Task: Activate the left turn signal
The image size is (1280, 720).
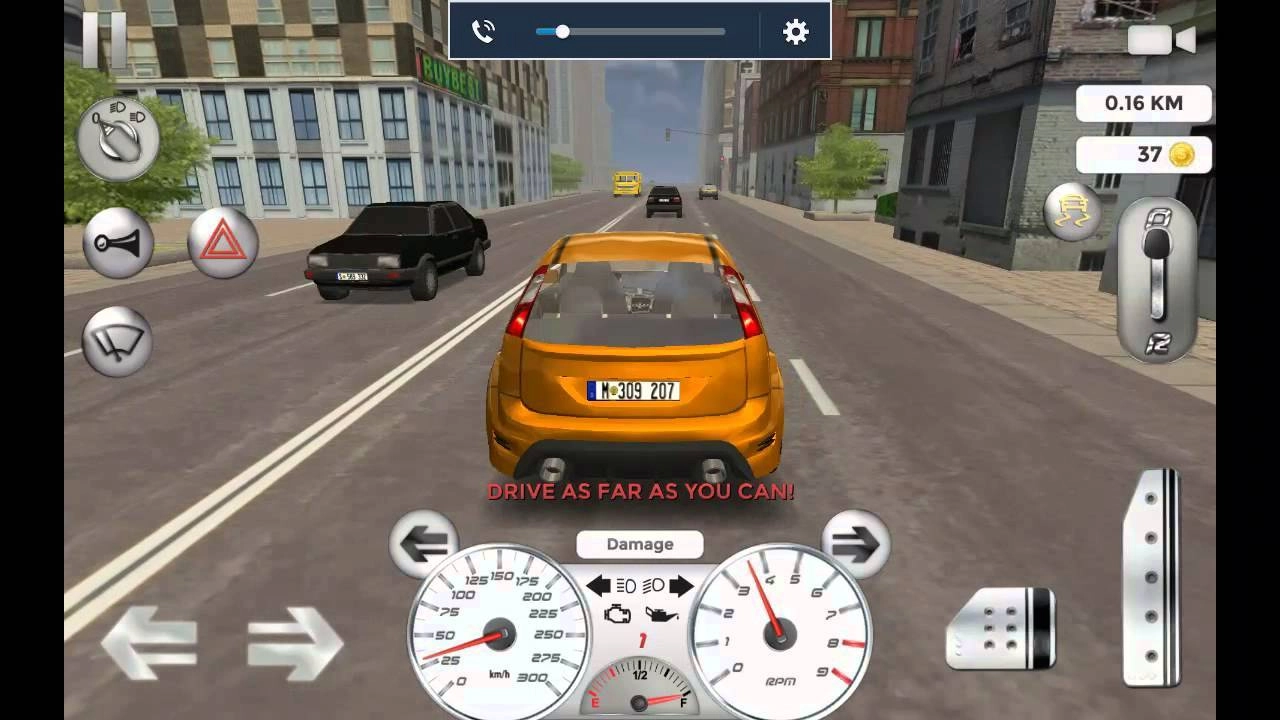Action: [x=425, y=545]
